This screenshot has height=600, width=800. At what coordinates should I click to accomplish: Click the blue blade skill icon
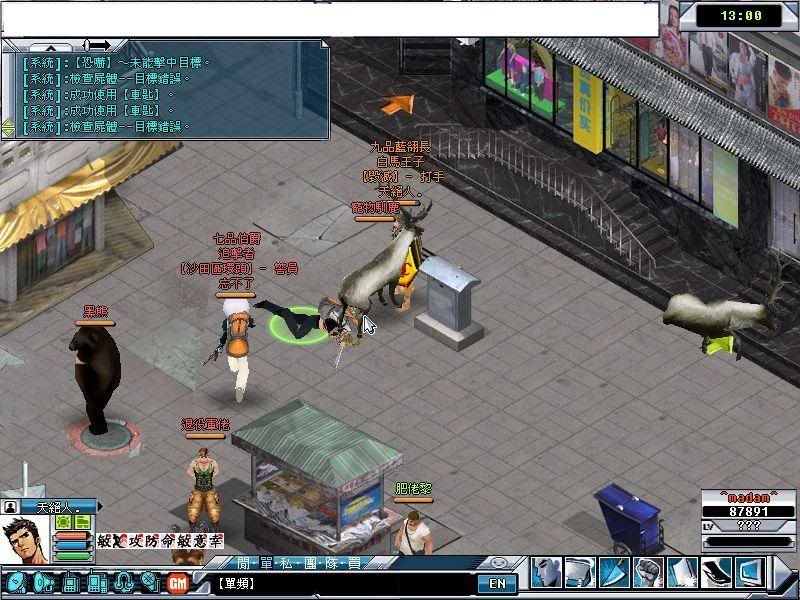pyautogui.click(x=613, y=572)
